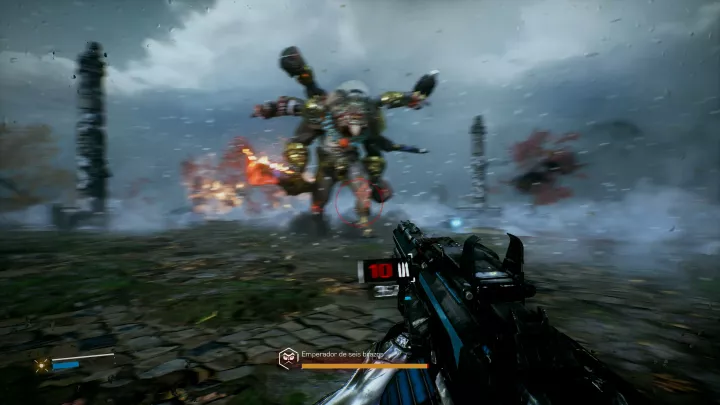Click the player status star icon
720x405 pixels.
(41, 366)
